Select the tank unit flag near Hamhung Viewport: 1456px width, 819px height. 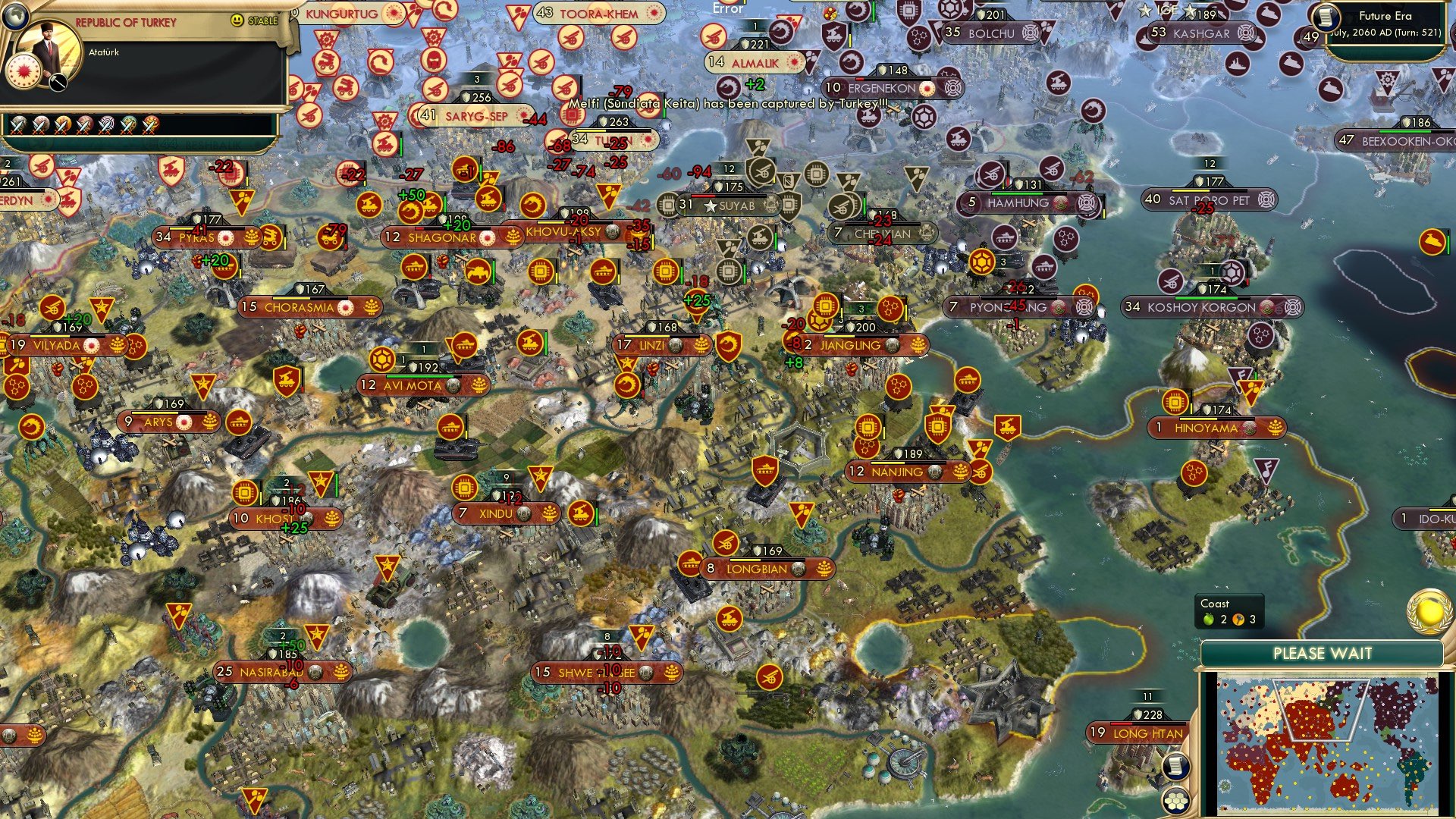pyautogui.click(x=1005, y=238)
